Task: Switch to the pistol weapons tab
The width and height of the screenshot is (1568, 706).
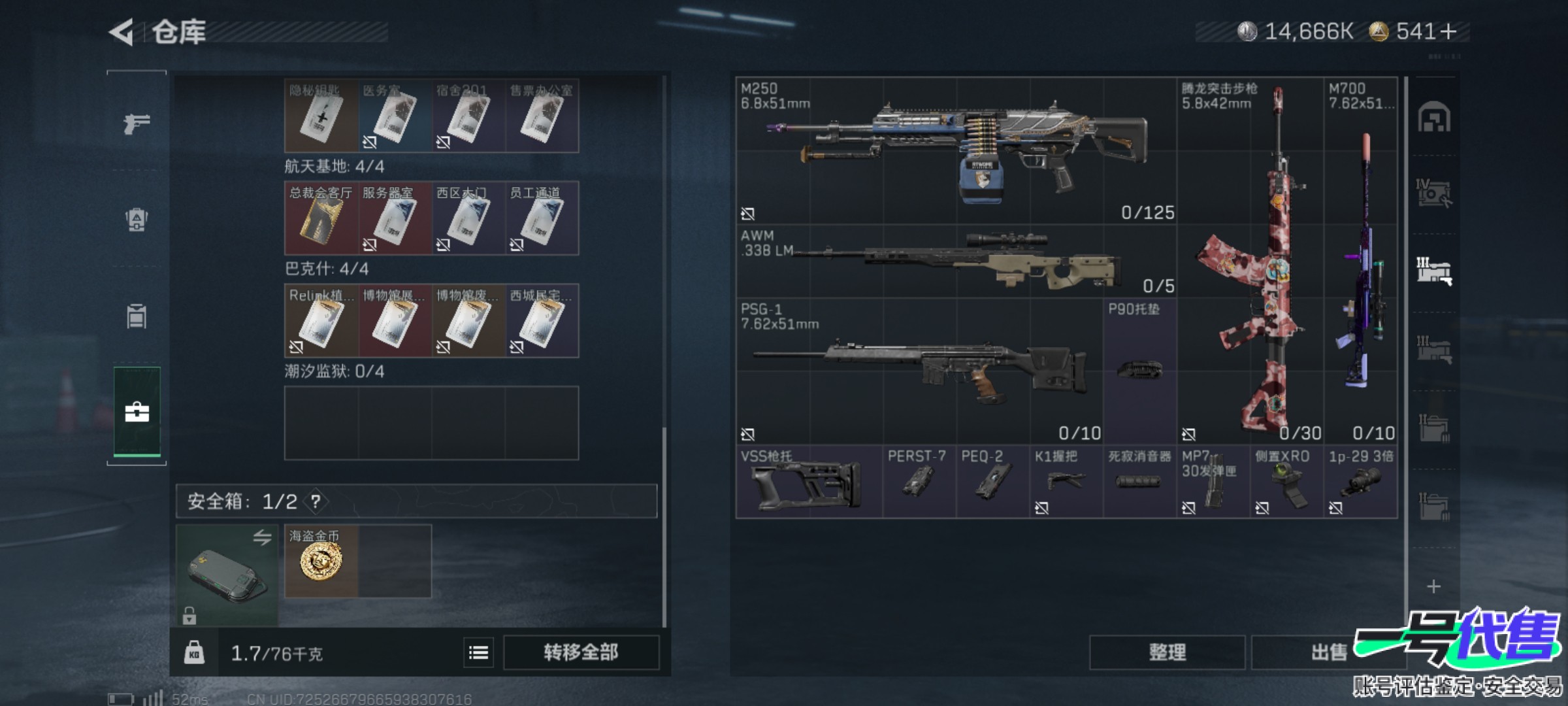Action: (137, 122)
